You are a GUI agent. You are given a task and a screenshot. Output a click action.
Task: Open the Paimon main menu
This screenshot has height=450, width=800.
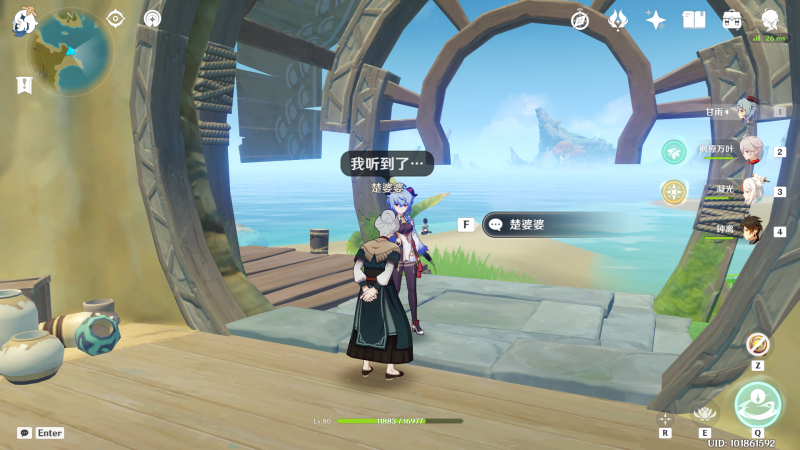(25, 21)
